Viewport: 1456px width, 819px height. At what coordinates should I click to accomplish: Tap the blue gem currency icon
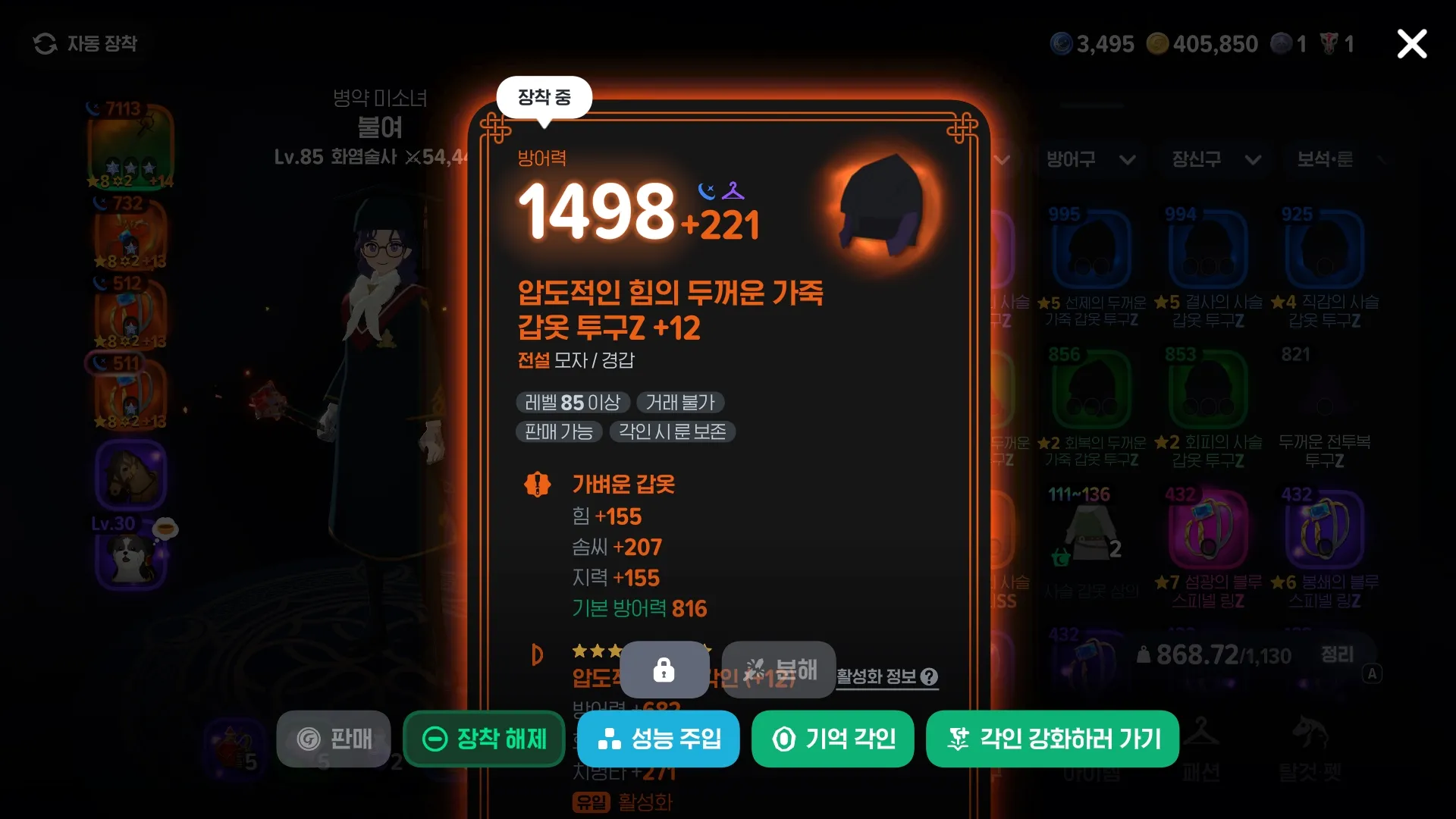(x=1060, y=43)
